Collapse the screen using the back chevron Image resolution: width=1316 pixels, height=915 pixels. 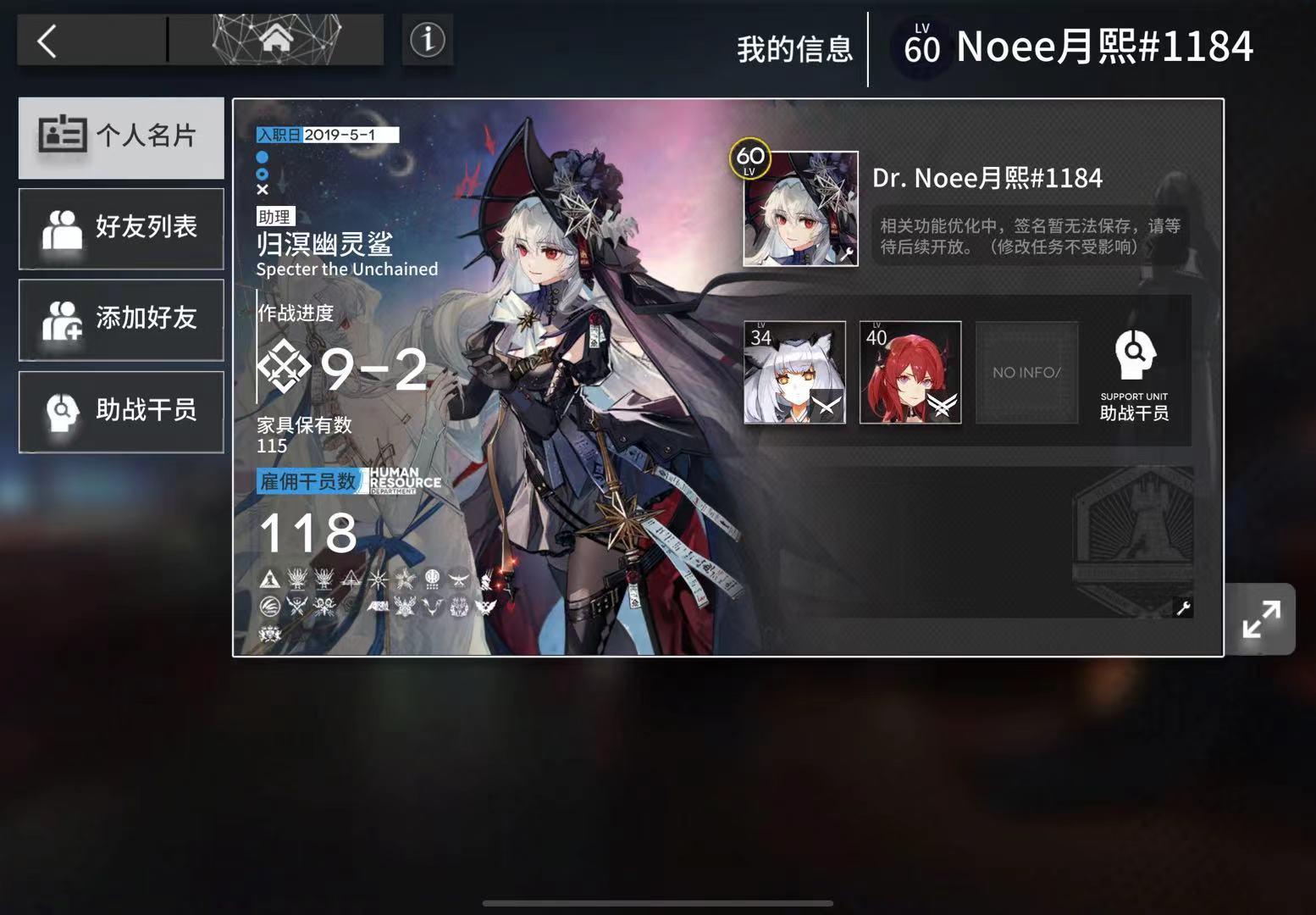pos(47,38)
